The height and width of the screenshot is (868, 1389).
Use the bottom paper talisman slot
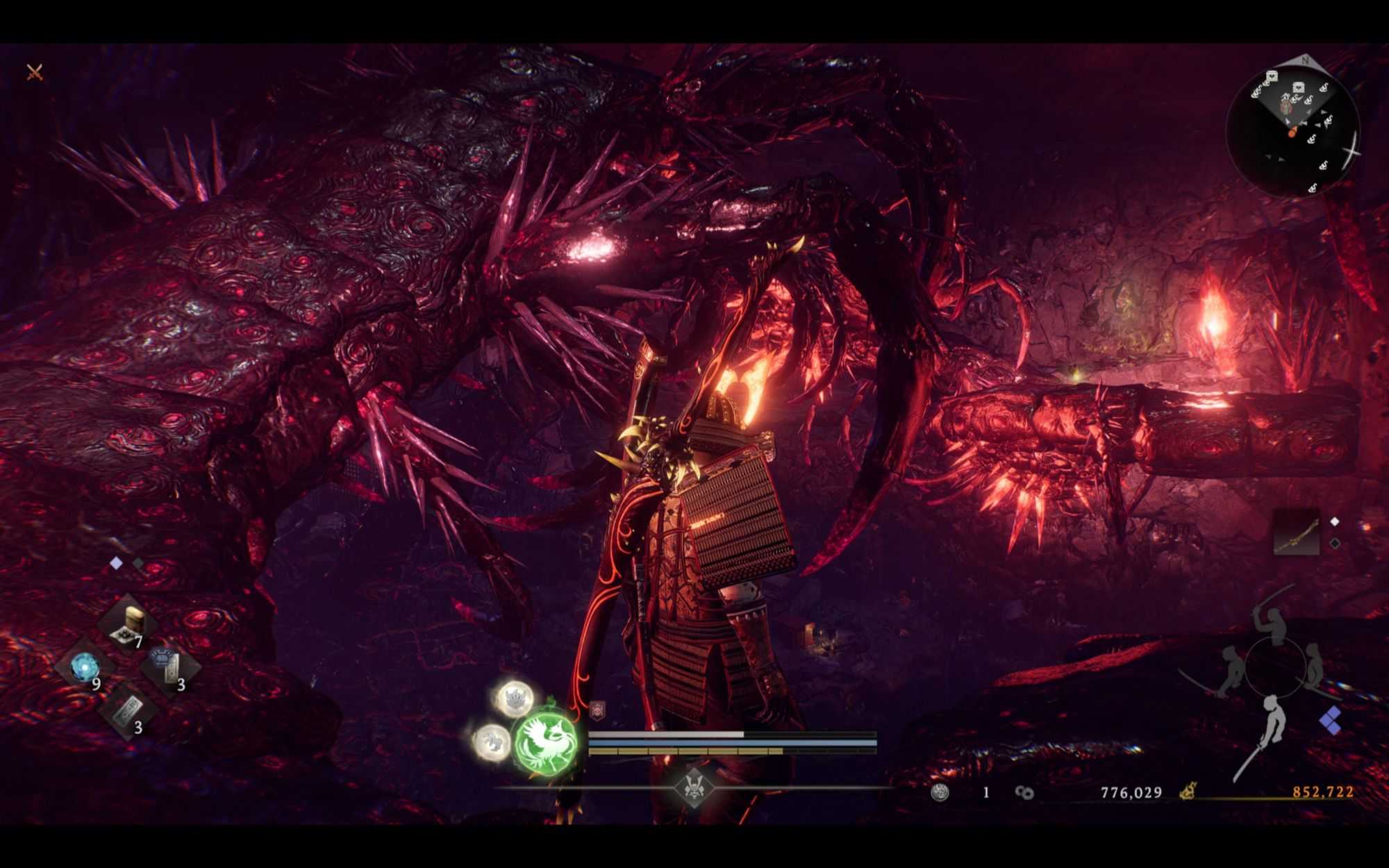point(128,711)
